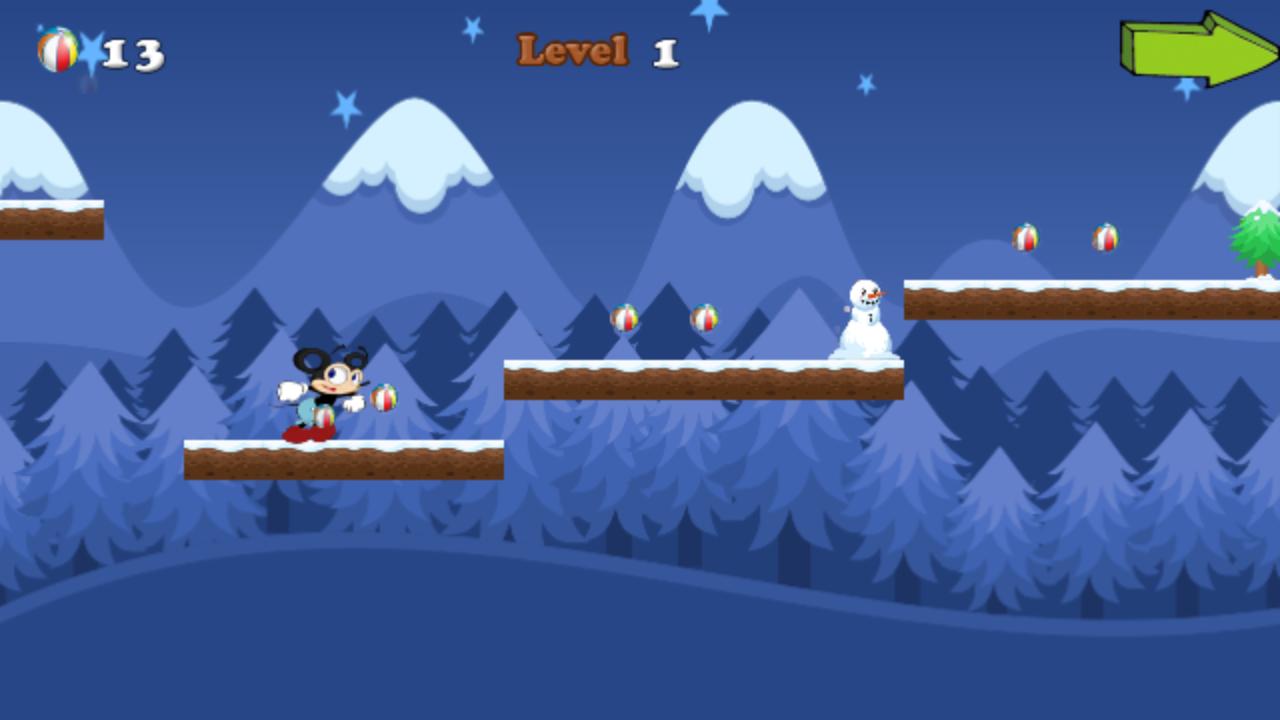
Task: Click the right beach ball on middle platform
Action: [704, 320]
